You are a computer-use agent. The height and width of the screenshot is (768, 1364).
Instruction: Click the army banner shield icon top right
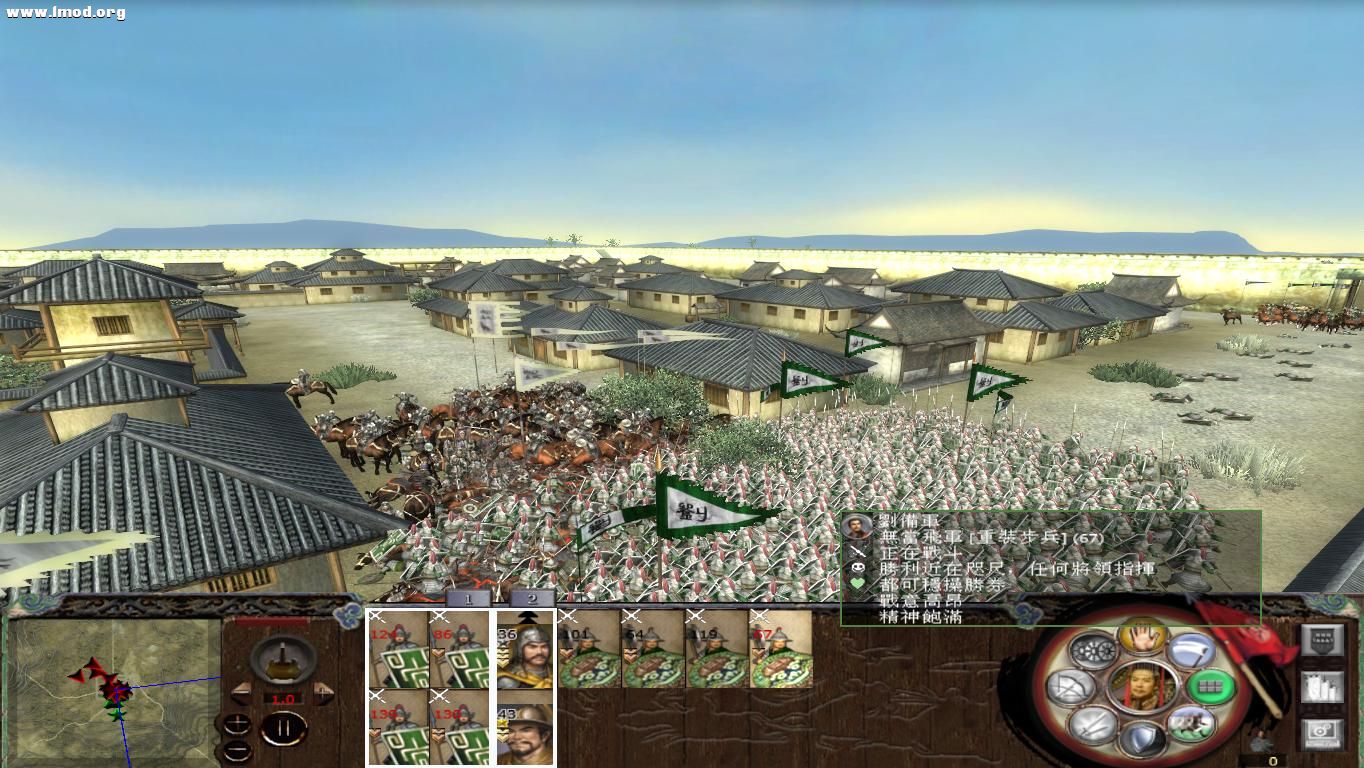[1322, 642]
